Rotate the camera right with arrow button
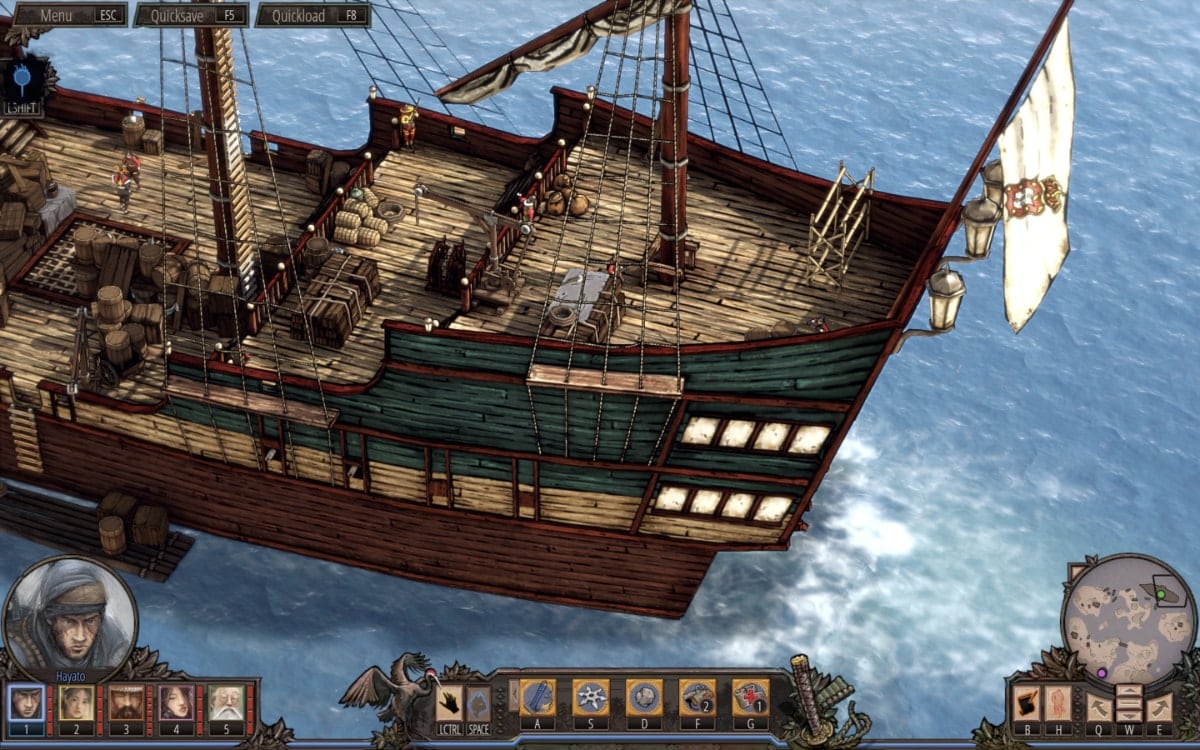The height and width of the screenshot is (750, 1200). point(1159,706)
